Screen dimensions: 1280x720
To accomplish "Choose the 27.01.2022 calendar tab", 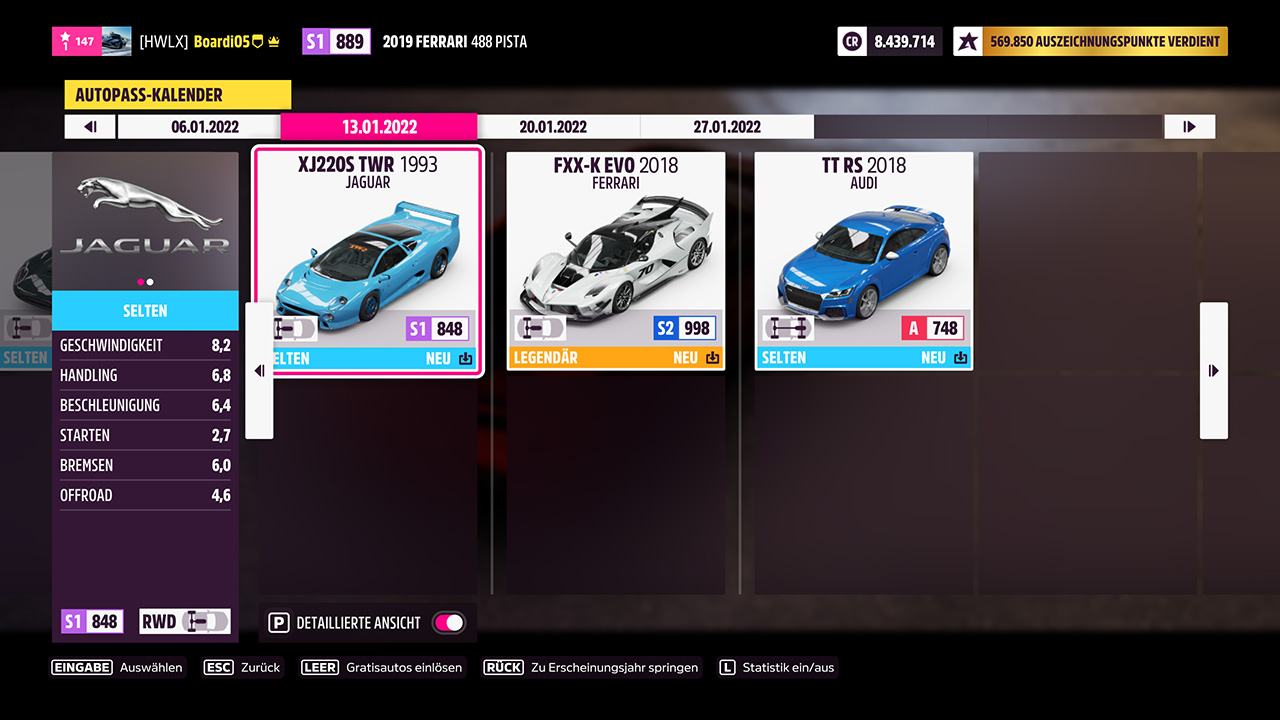I will 727,127.
